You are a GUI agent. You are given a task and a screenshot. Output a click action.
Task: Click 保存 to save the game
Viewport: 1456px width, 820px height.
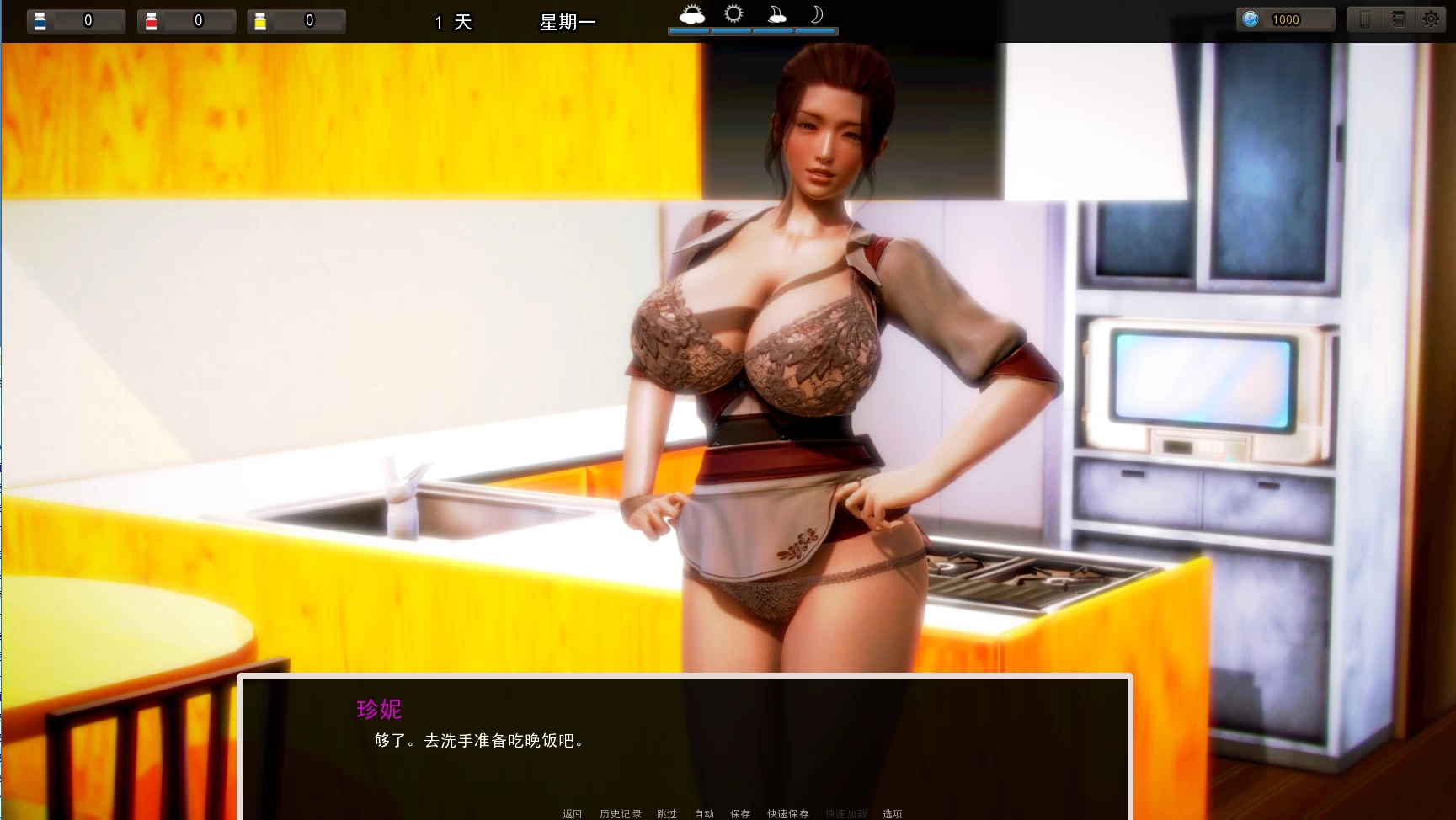click(x=740, y=813)
